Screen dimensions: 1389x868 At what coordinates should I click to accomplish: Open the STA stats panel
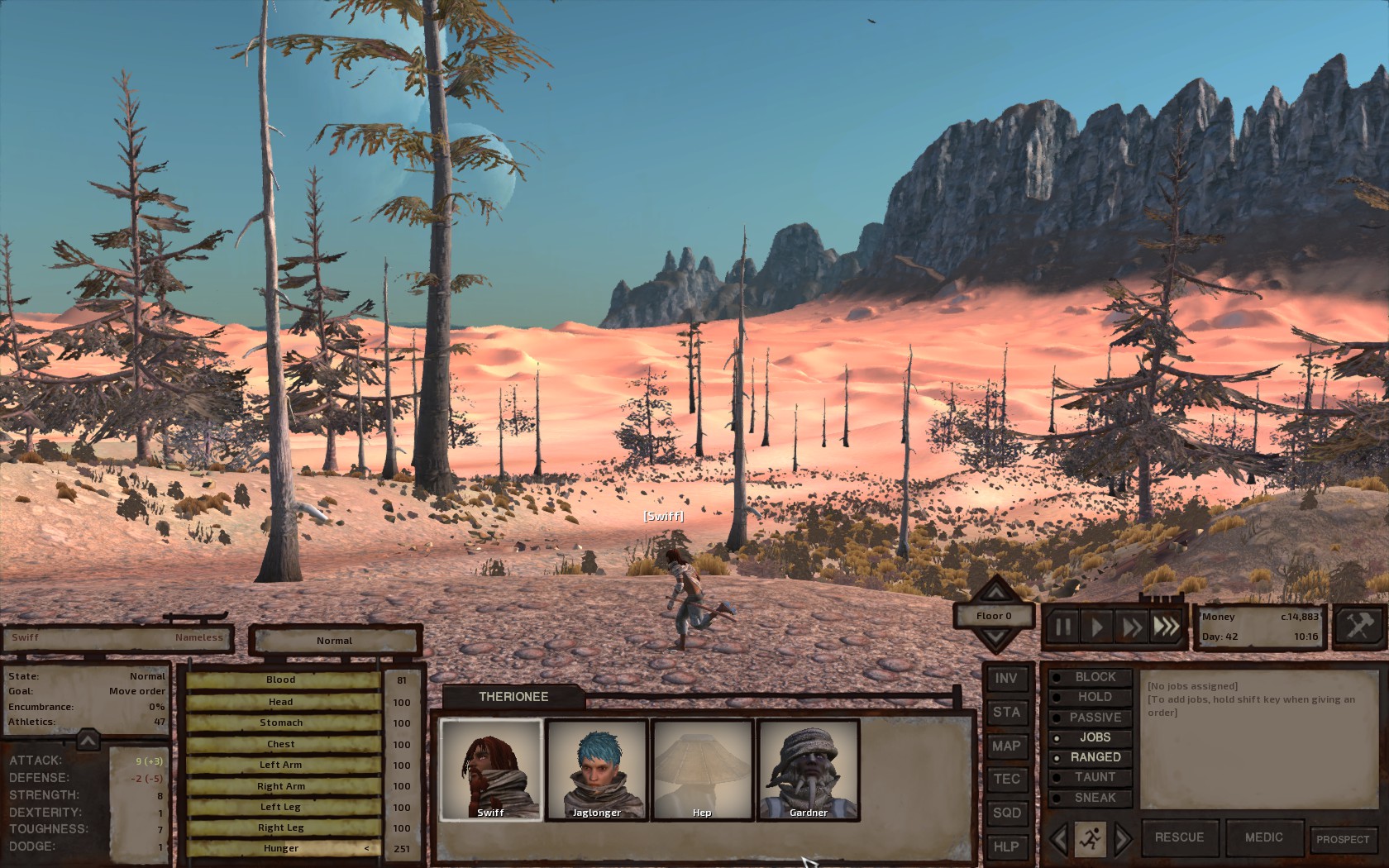pos(1006,713)
